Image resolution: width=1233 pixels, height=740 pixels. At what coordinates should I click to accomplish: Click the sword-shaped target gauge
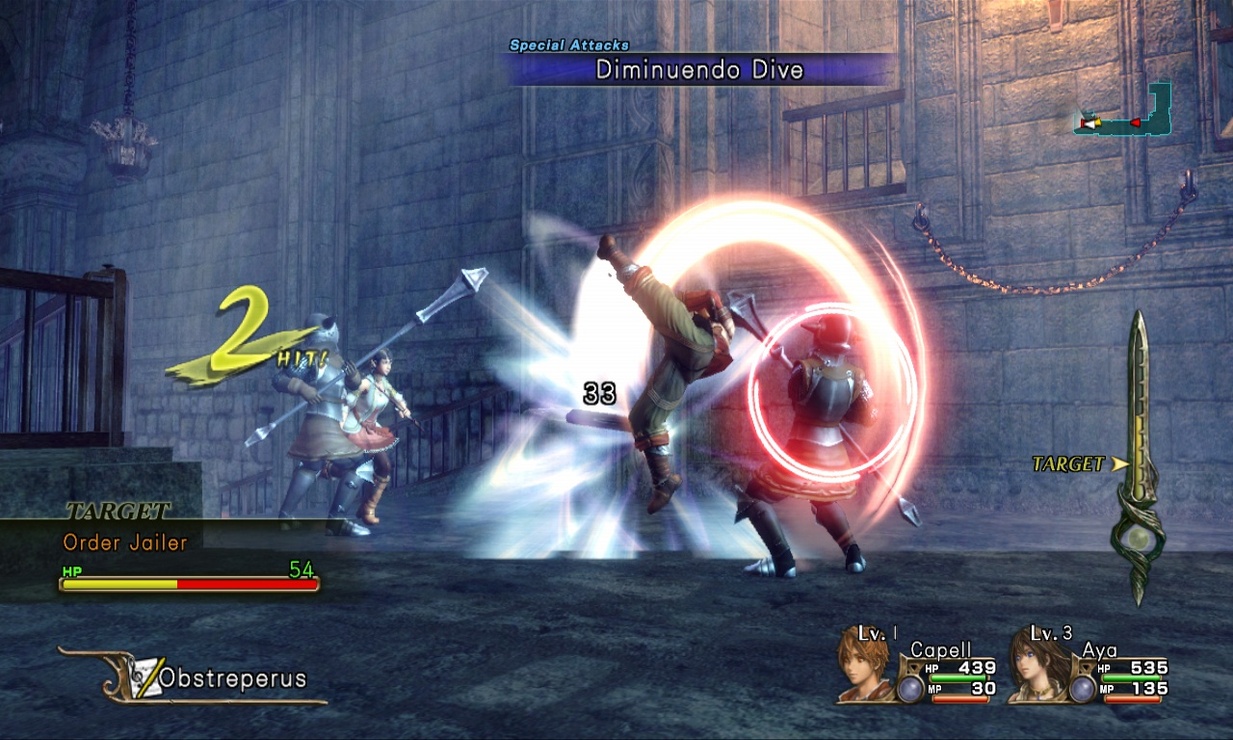point(1138,460)
